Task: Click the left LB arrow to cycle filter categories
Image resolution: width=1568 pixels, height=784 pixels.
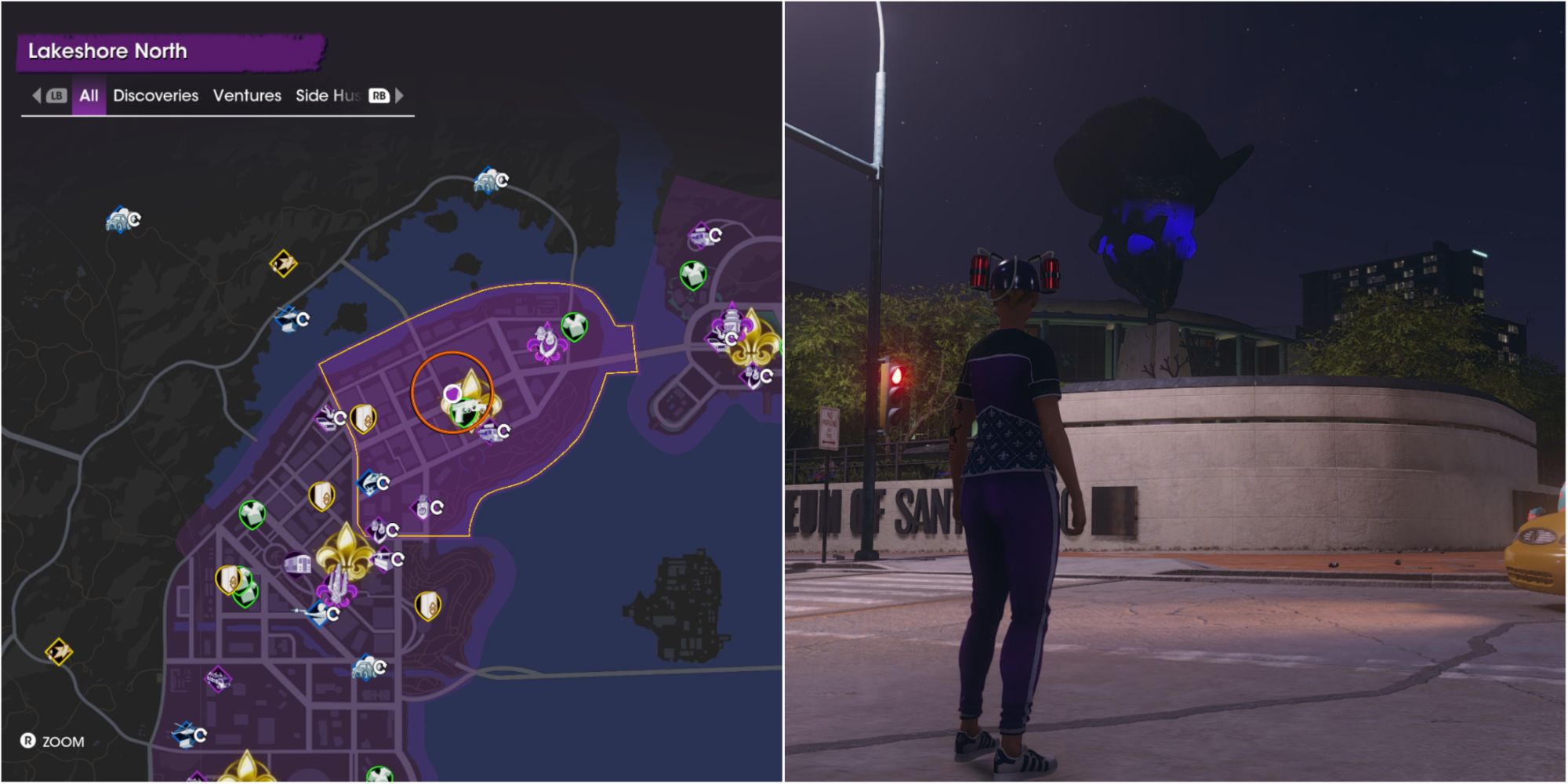Action: 38,96
